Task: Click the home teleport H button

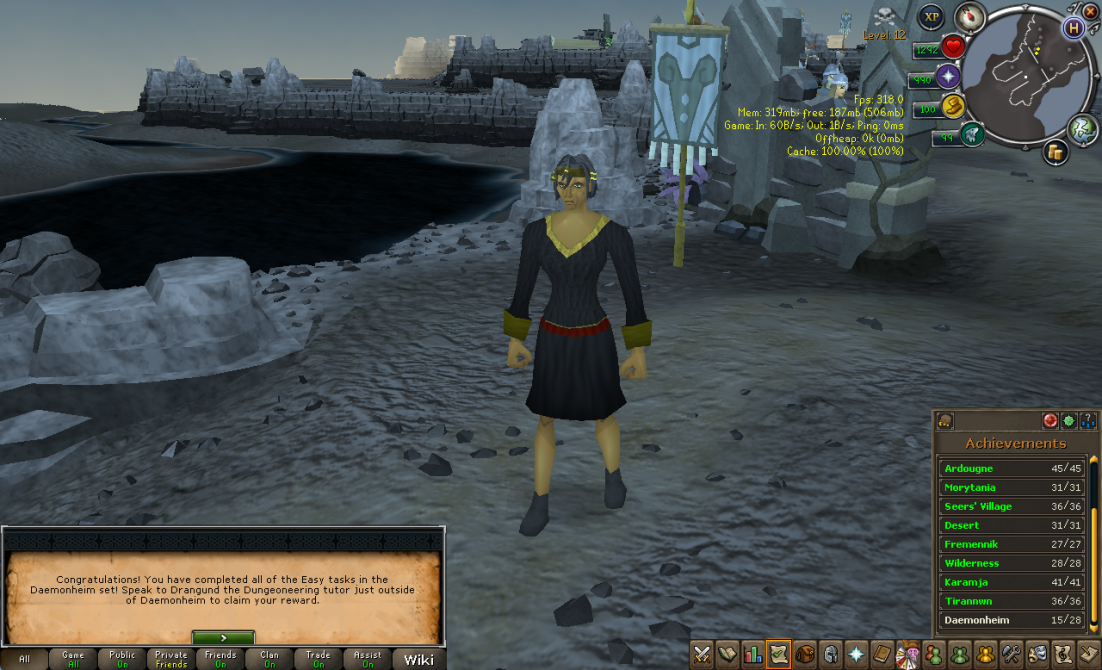Action: [x=1075, y=27]
